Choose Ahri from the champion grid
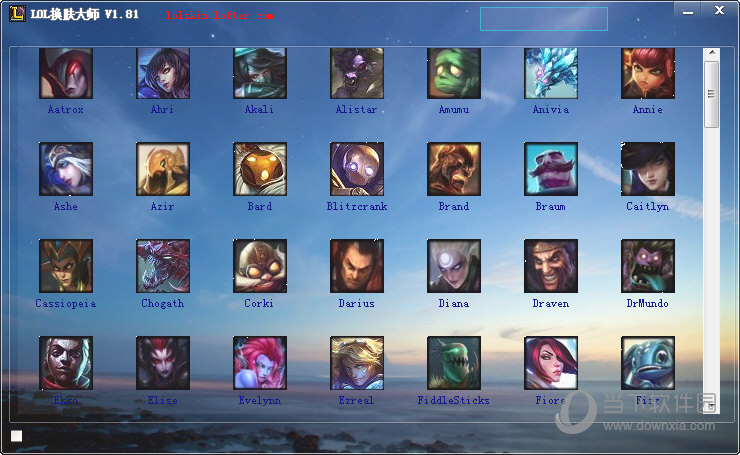The height and width of the screenshot is (455, 740). click(163, 73)
